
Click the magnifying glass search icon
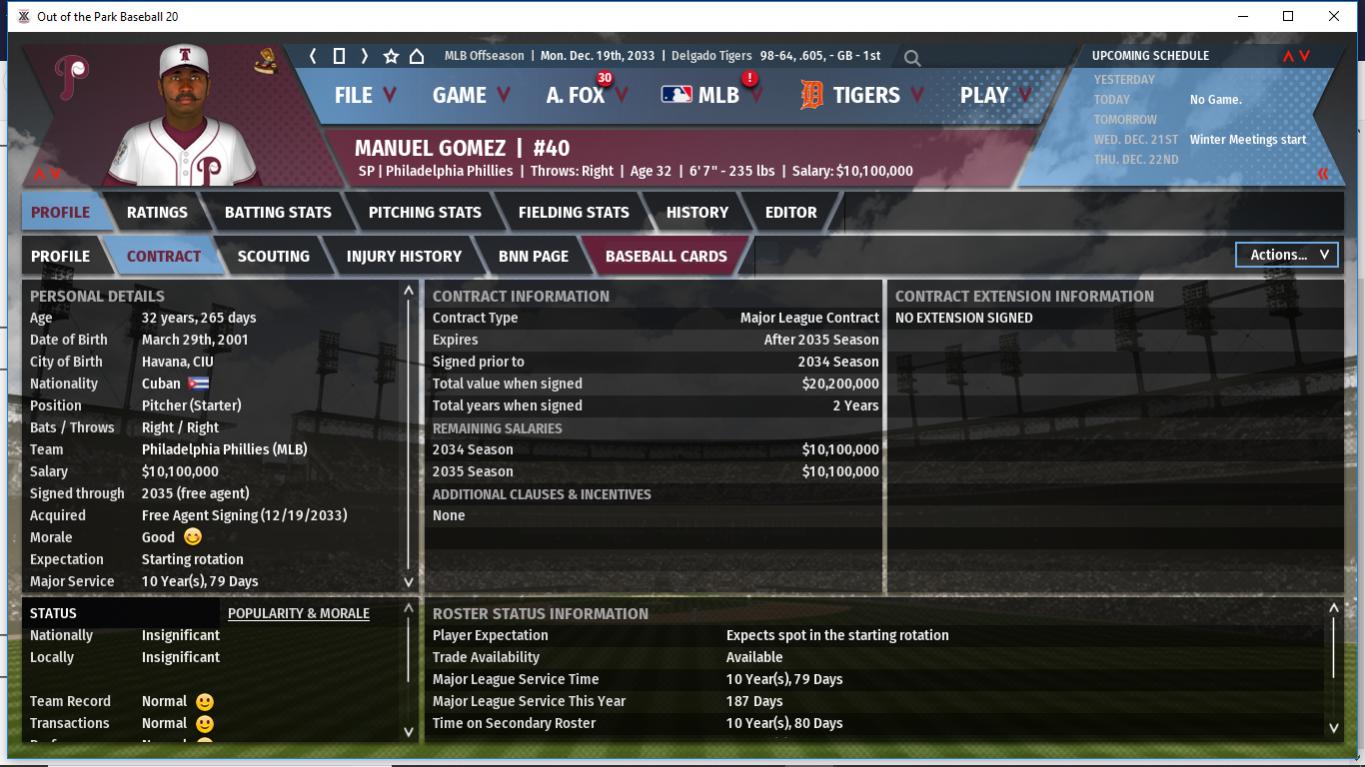pyautogui.click(x=912, y=58)
